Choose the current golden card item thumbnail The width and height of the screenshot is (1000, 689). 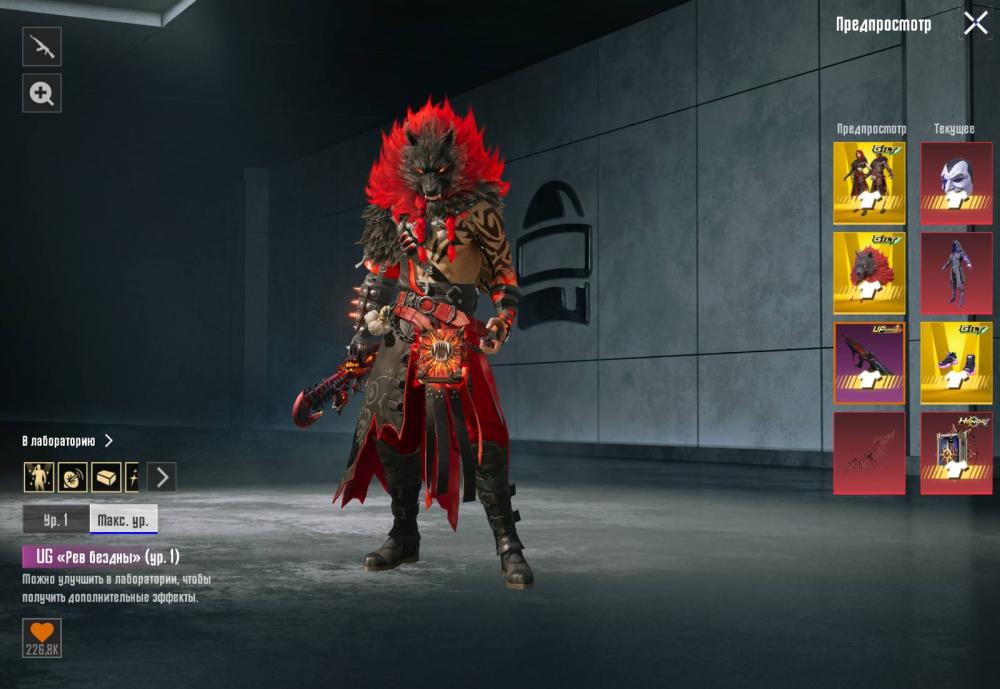pyautogui.click(x=956, y=453)
